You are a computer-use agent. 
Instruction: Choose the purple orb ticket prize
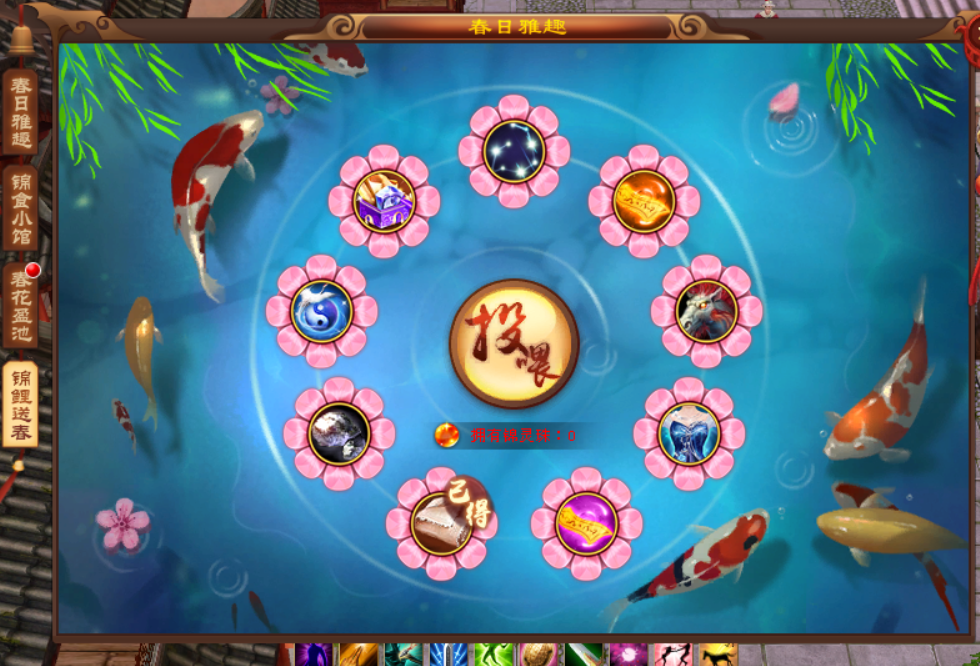pos(587,523)
